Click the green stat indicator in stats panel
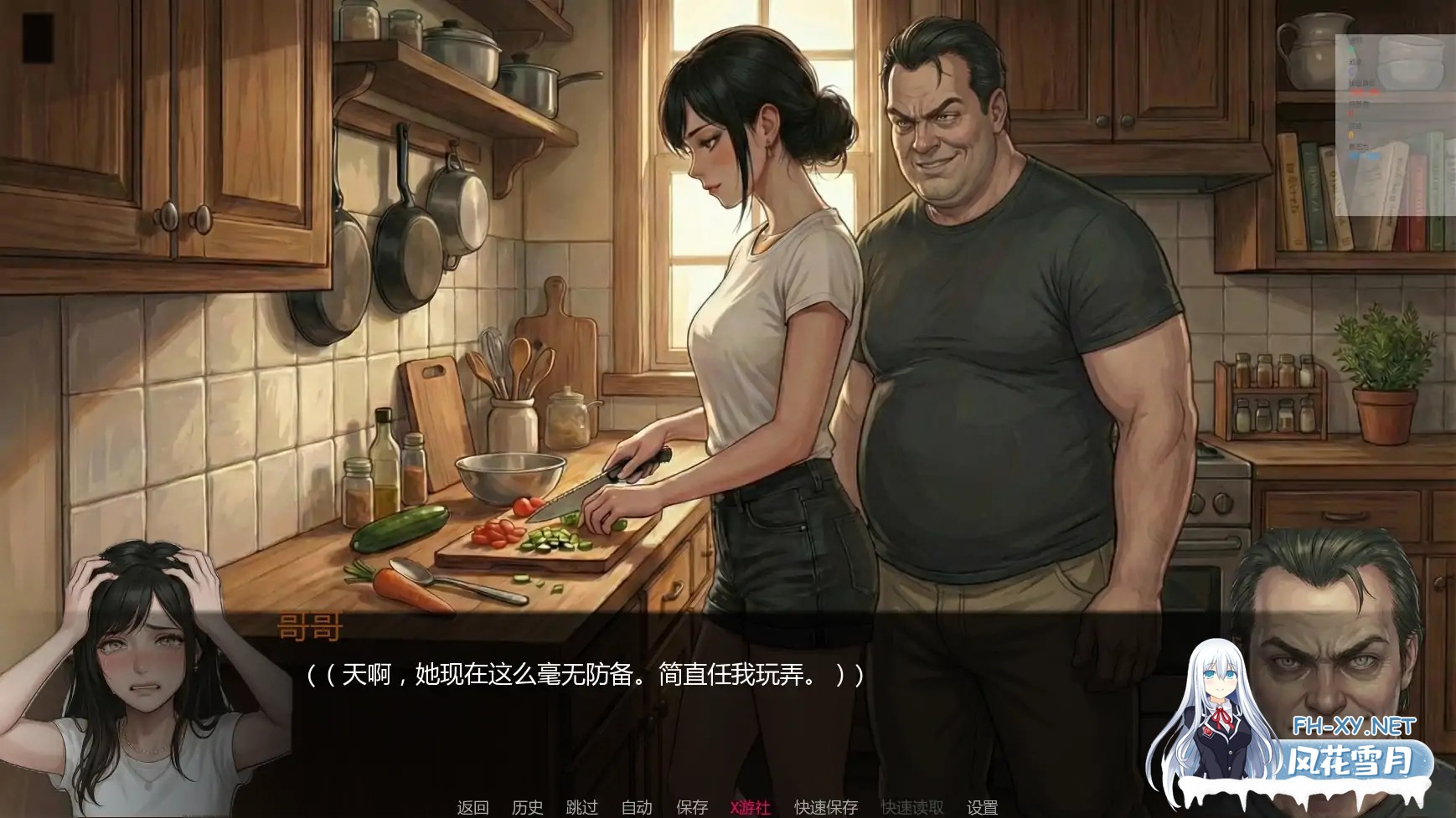Image resolution: width=1456 pixels, height=818 pixels. point(1350,49)
